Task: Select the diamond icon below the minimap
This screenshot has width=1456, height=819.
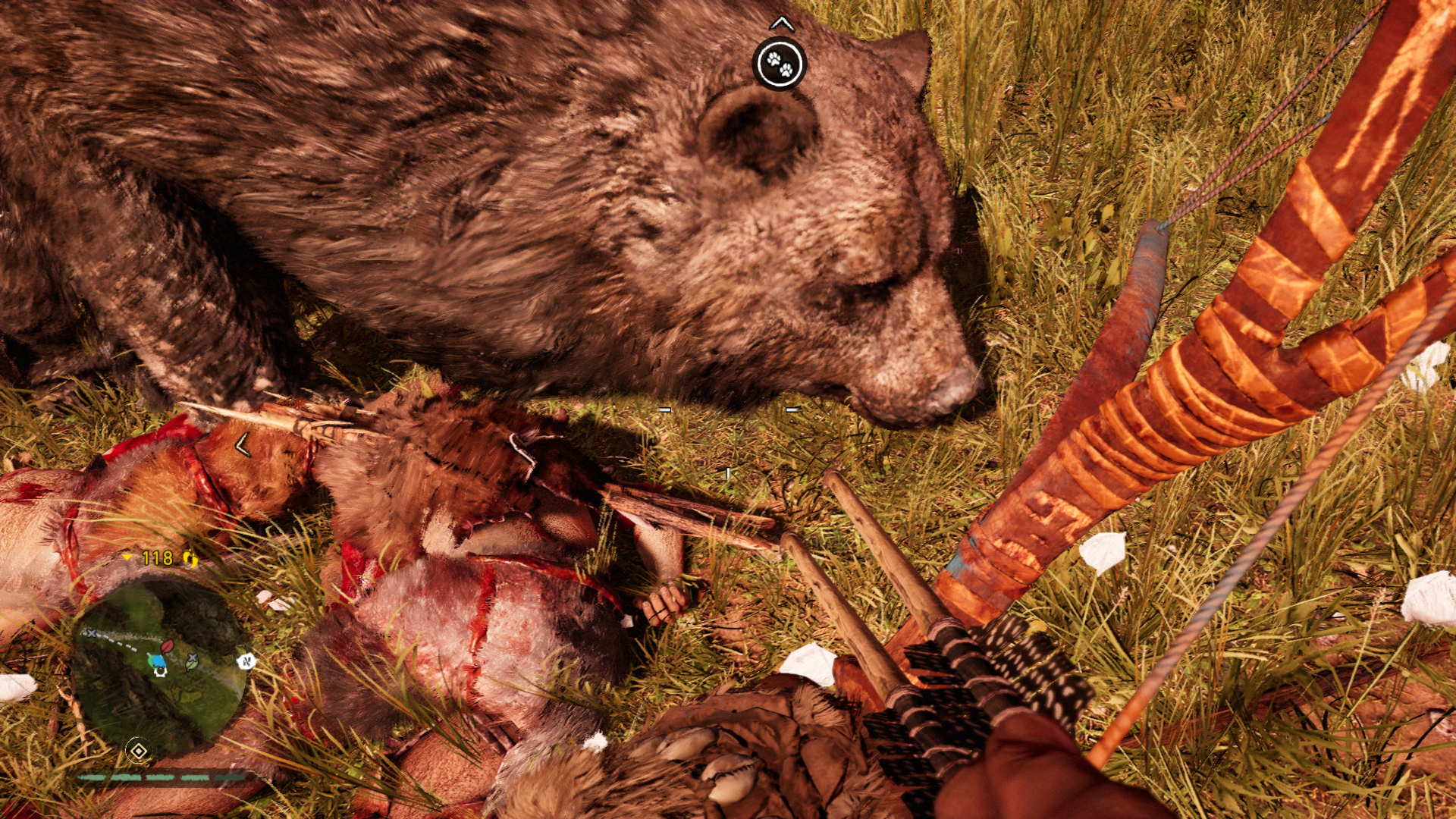Action: tap(138, 751)
